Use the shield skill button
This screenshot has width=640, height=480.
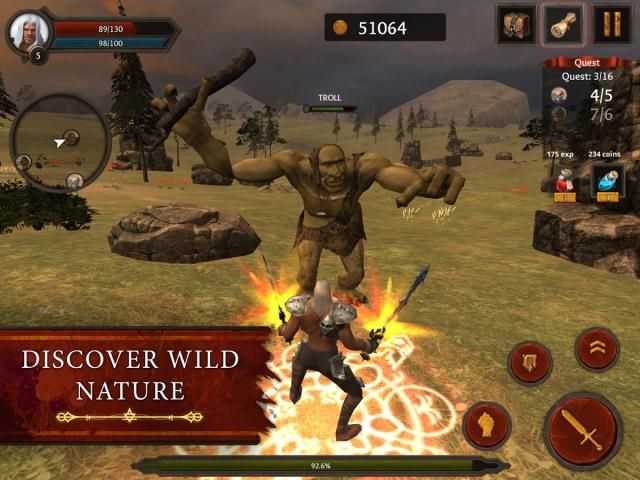[x=530, y=363]
